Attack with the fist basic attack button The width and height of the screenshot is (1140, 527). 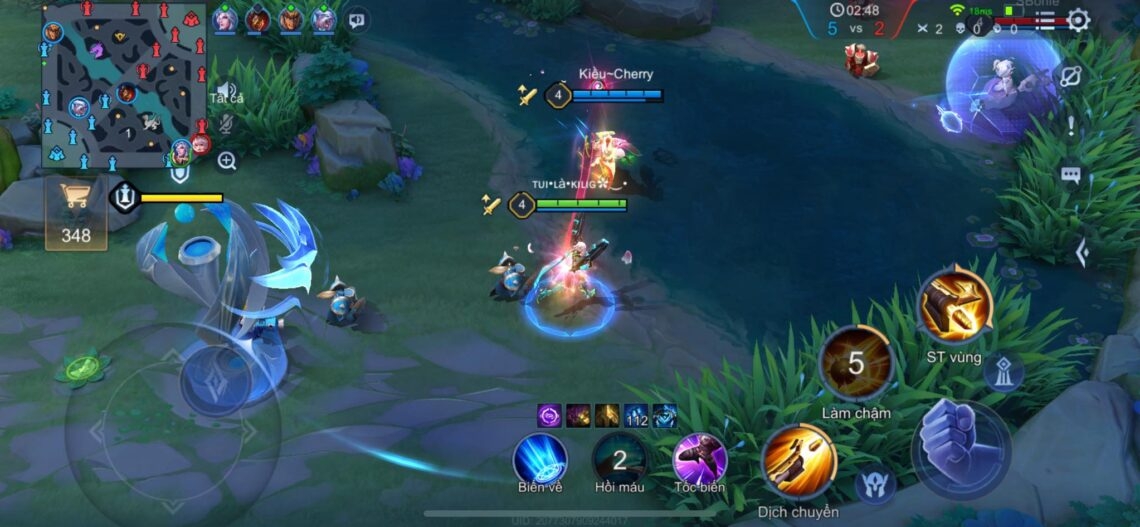pos(959,448)
